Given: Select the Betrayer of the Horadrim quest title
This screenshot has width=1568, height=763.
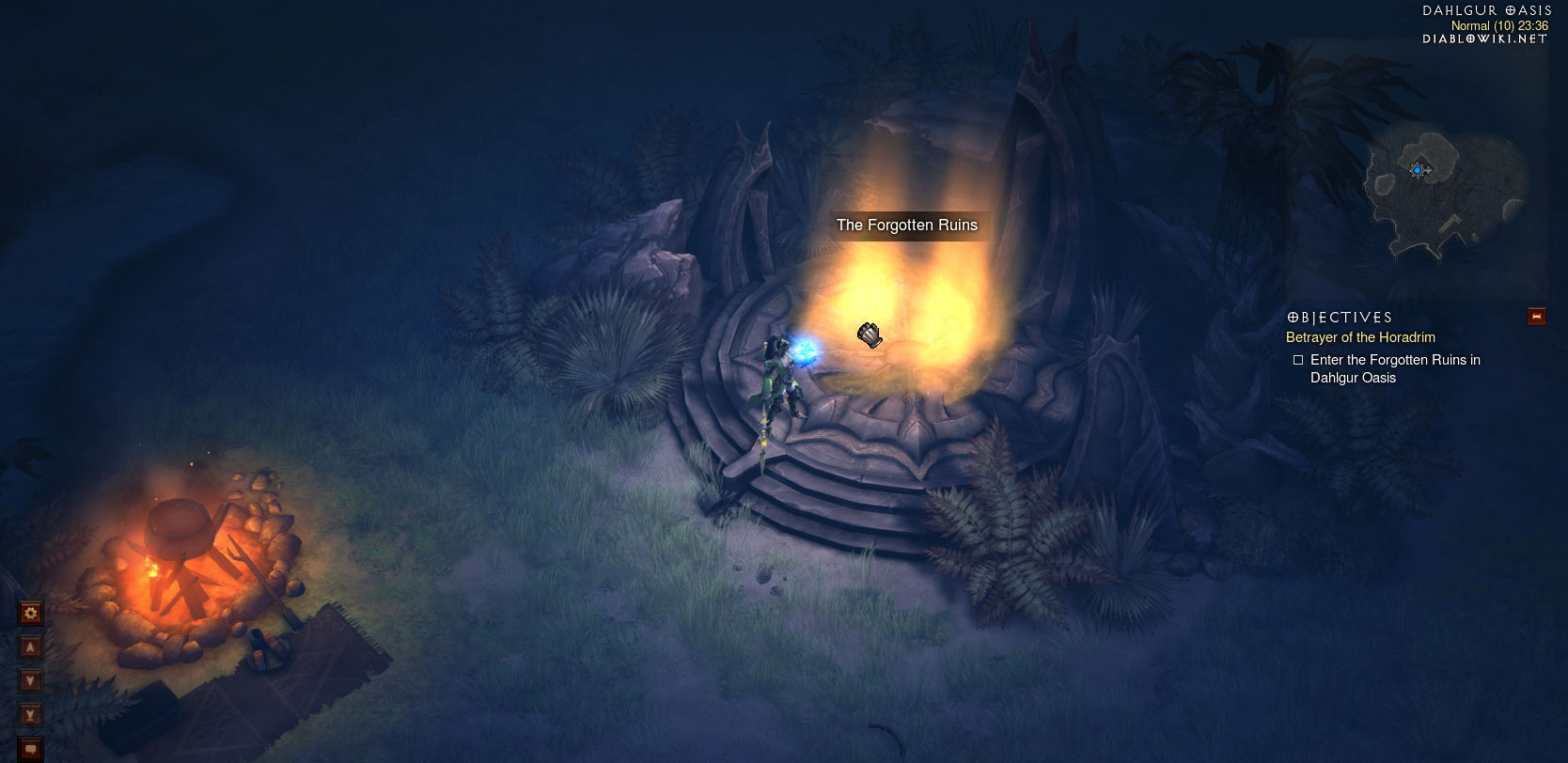Looking at the screenshot, I should pyautogui.click(x=1360, y=337).
